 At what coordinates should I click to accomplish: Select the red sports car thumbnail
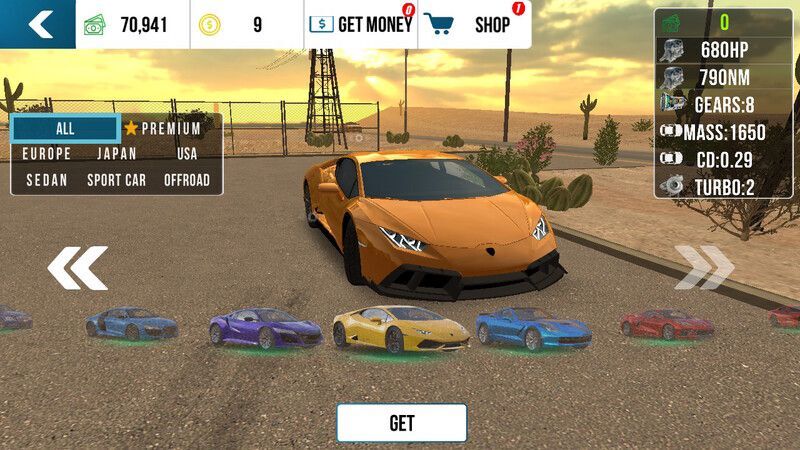(666, 323)
